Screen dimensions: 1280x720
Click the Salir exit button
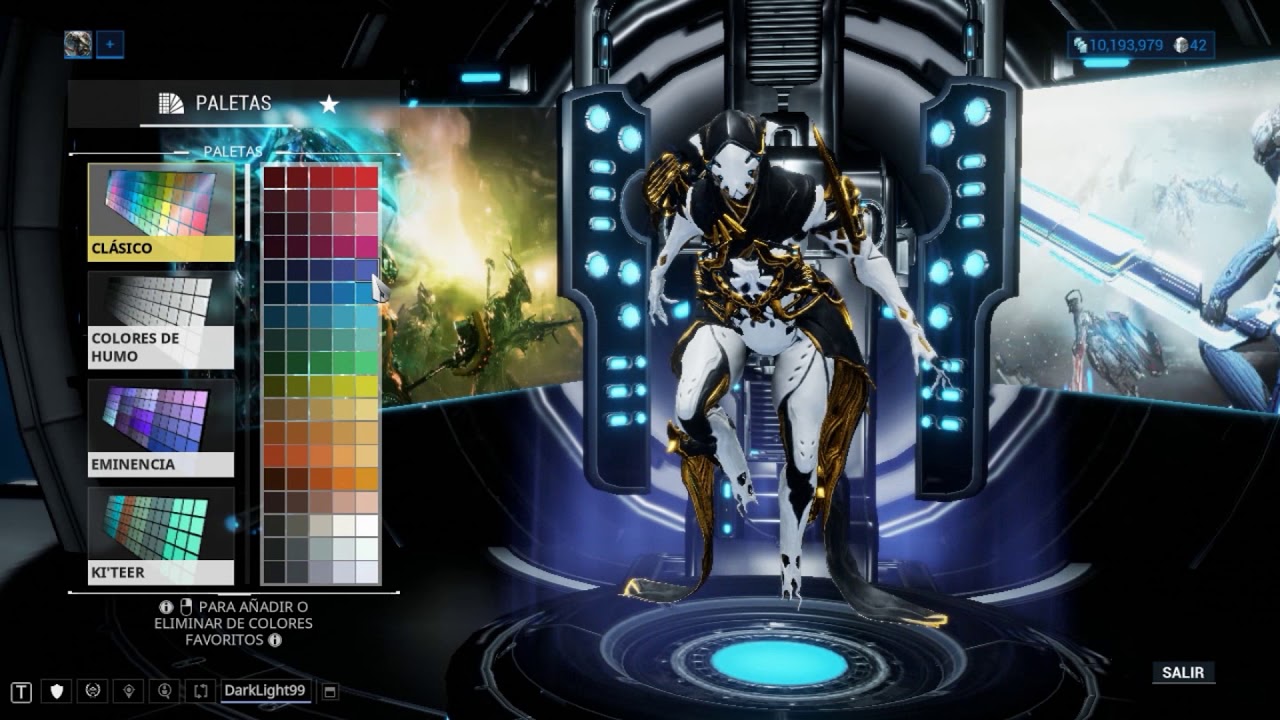click(1182, 673)
